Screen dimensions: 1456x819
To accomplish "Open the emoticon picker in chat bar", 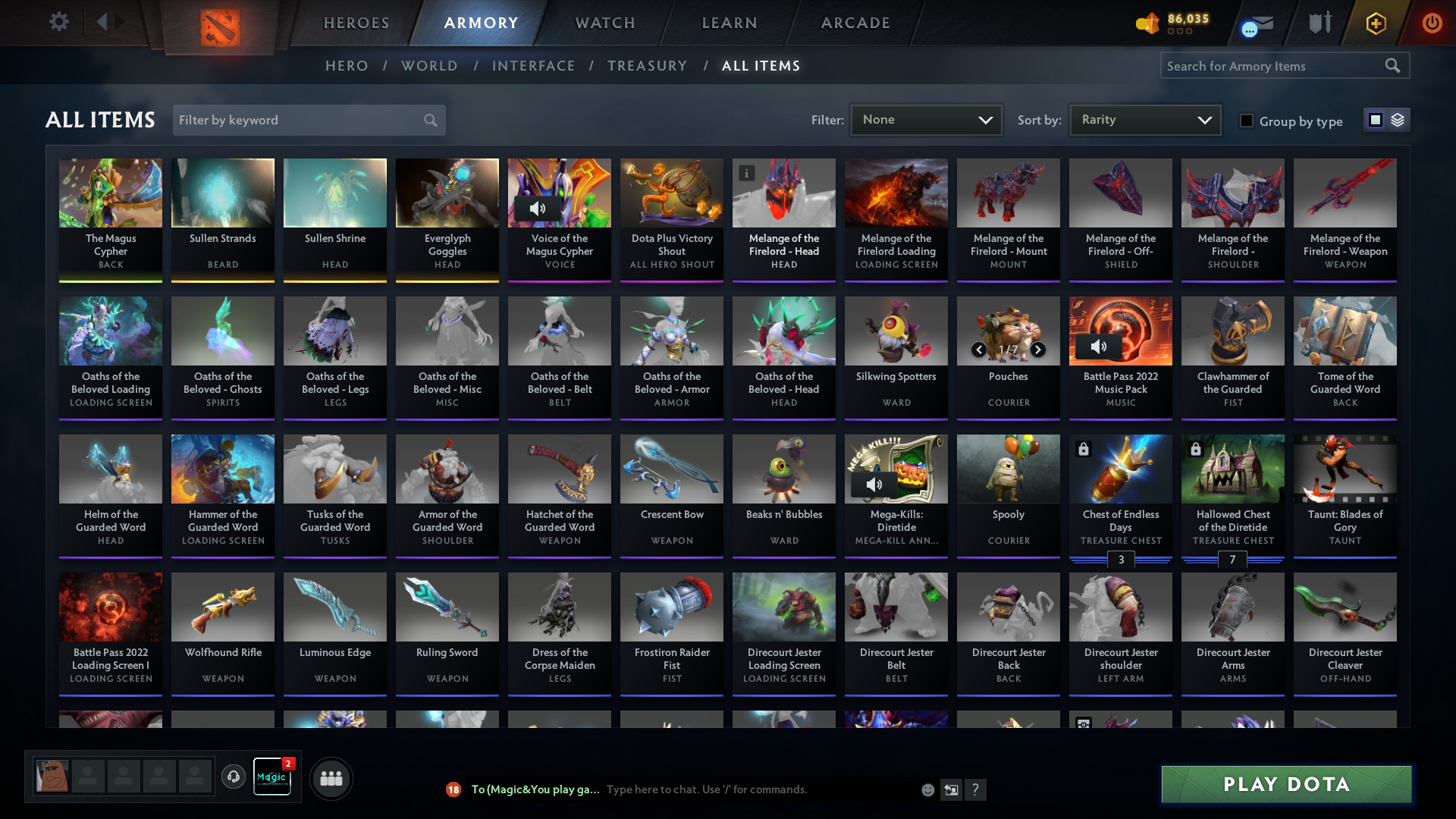I will coord(927,789).
